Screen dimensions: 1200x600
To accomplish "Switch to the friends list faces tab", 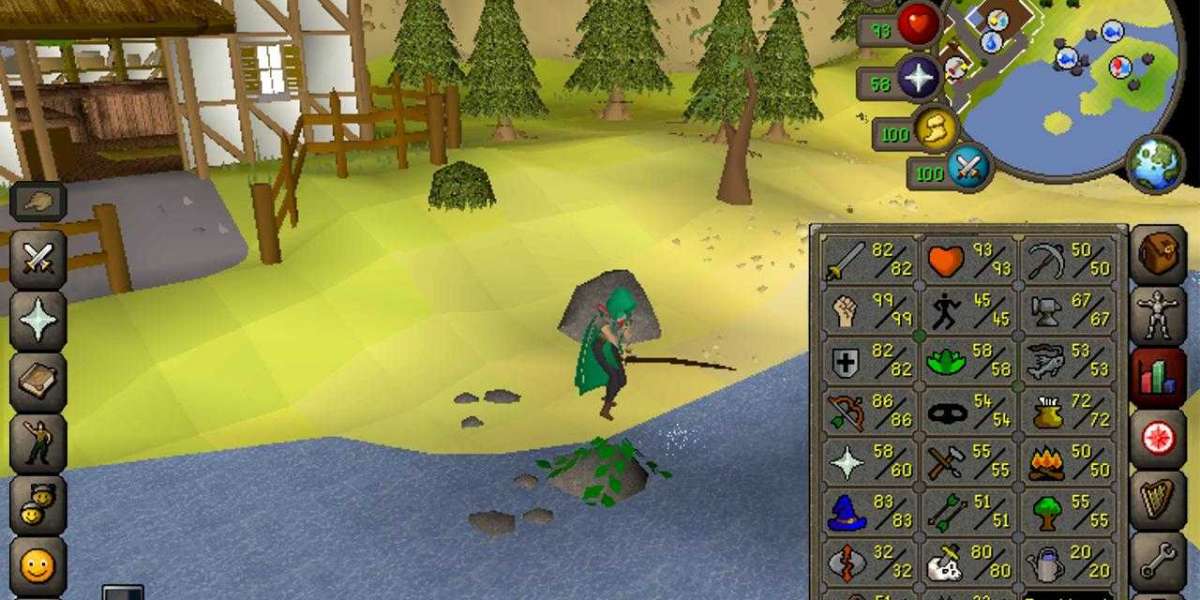I will click(38, 500).
